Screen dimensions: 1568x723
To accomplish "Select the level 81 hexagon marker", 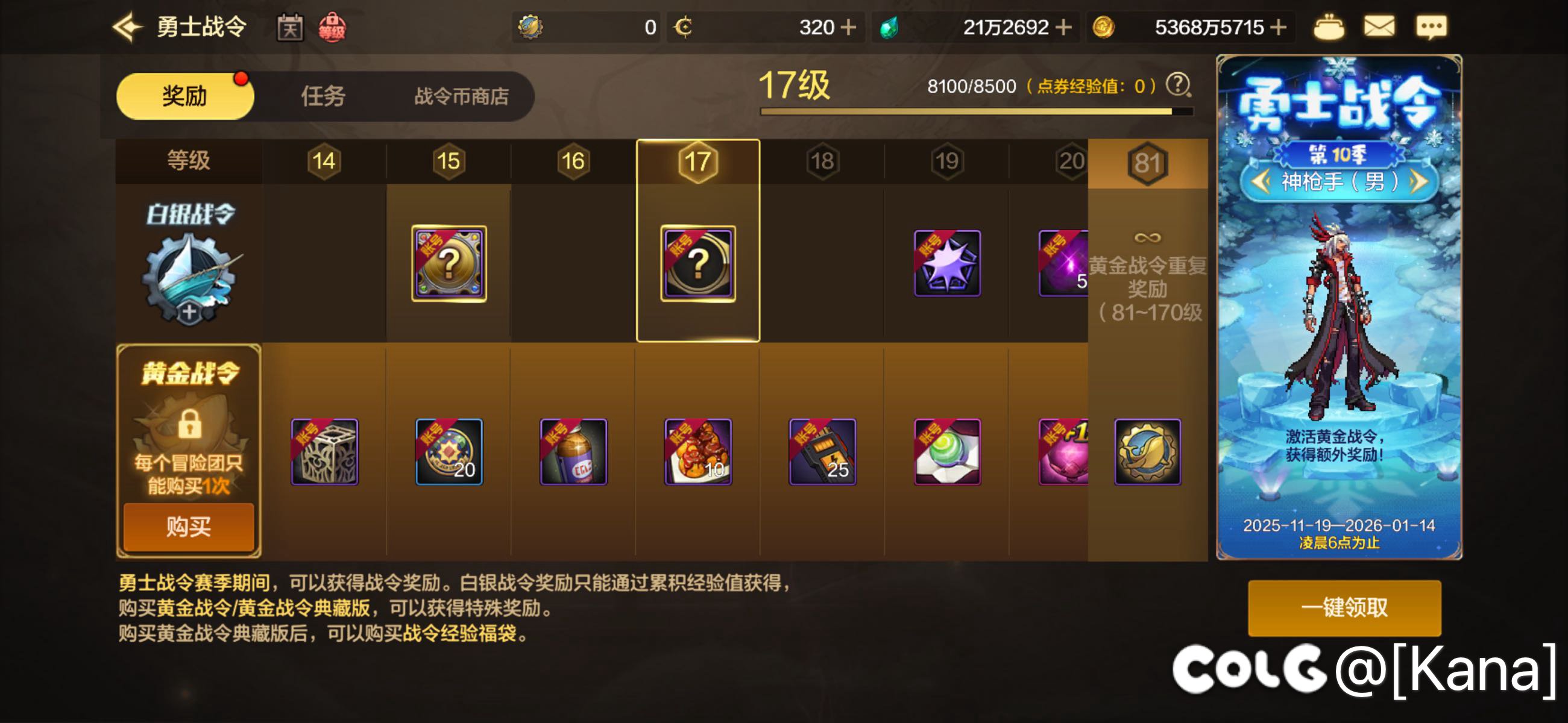I will point(1147,161).
